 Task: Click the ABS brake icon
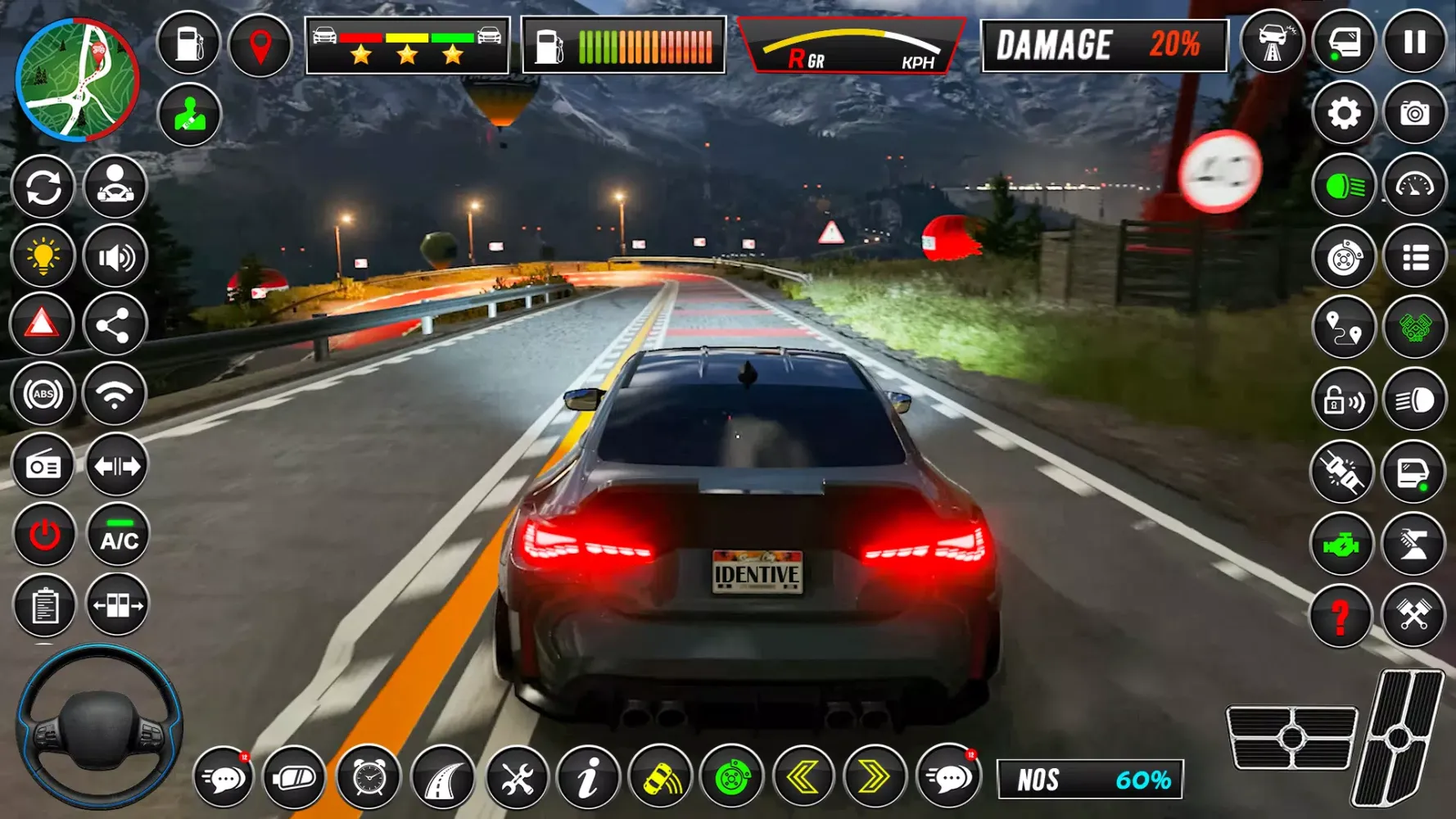[x=43, y=394]
